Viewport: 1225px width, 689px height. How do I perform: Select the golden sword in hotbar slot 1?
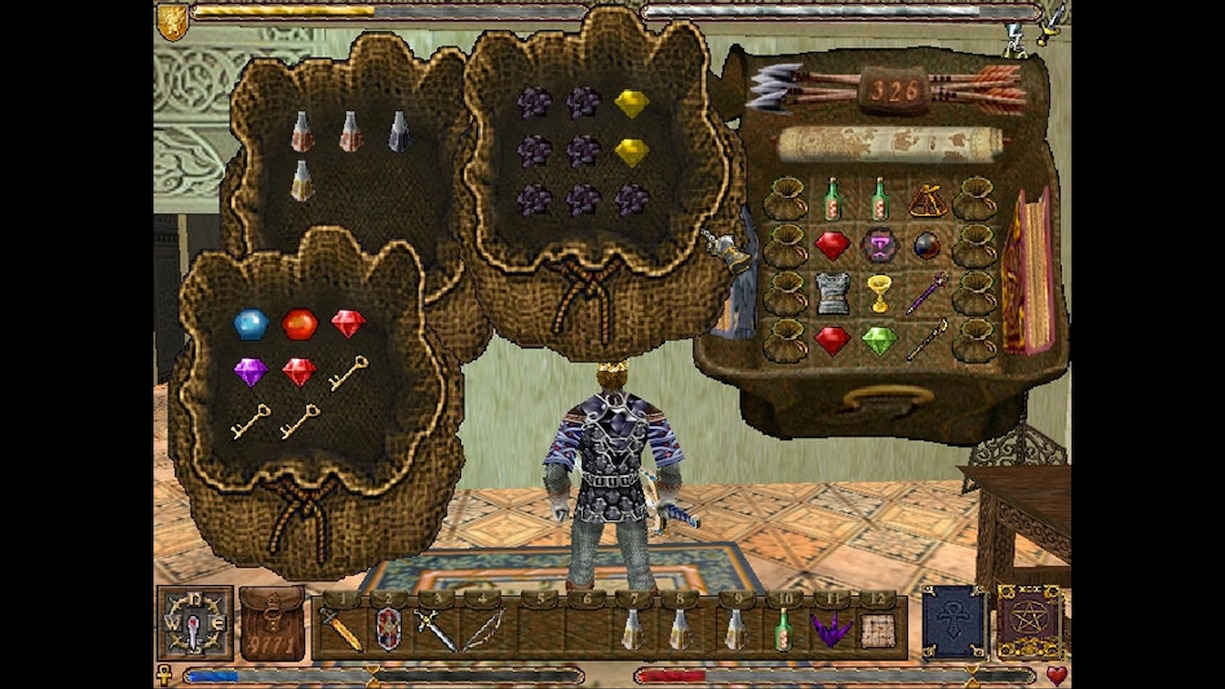click(x=340, y=630)
